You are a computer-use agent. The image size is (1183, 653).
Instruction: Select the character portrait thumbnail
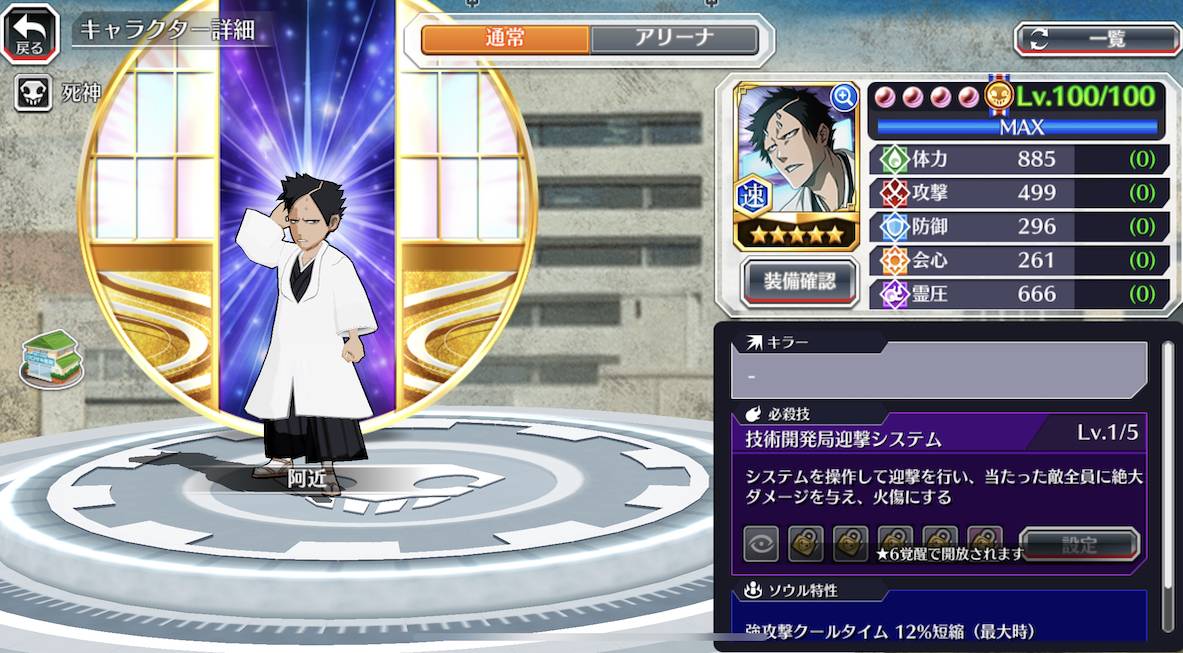point(795,163)
